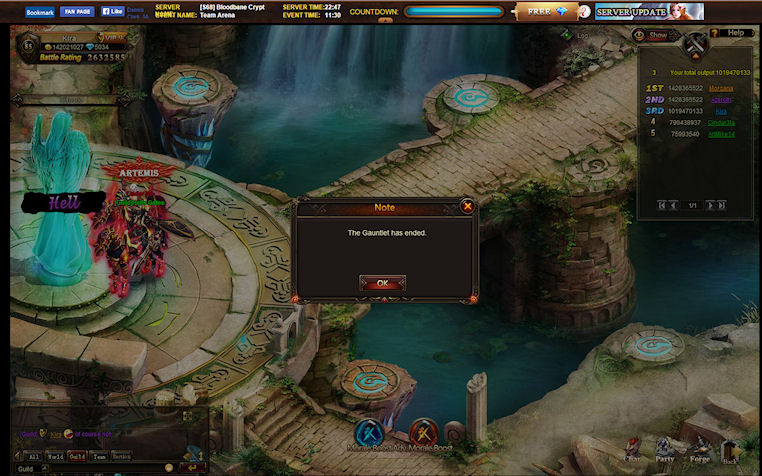Open the Server Update banner

(649, 12)
